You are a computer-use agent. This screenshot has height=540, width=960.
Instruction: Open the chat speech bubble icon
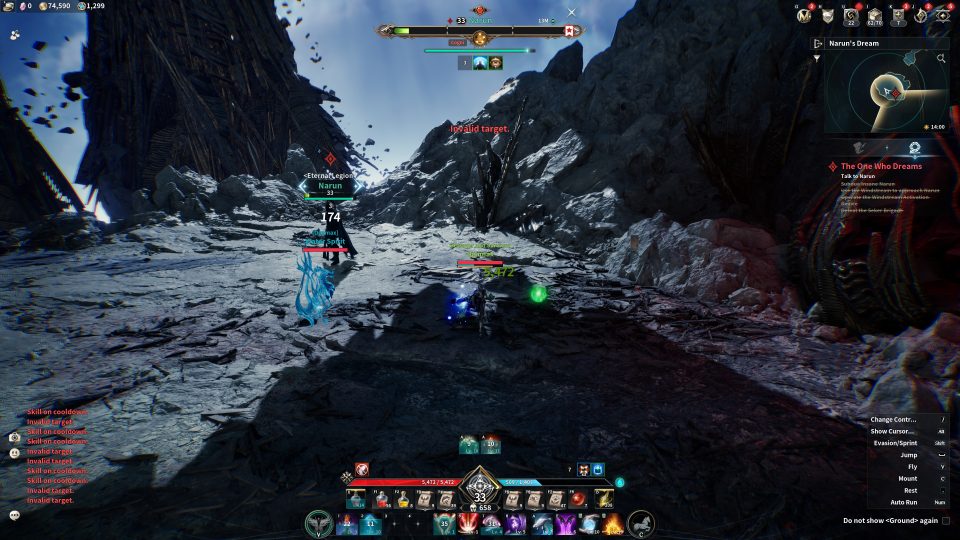[x=15, y=515]
